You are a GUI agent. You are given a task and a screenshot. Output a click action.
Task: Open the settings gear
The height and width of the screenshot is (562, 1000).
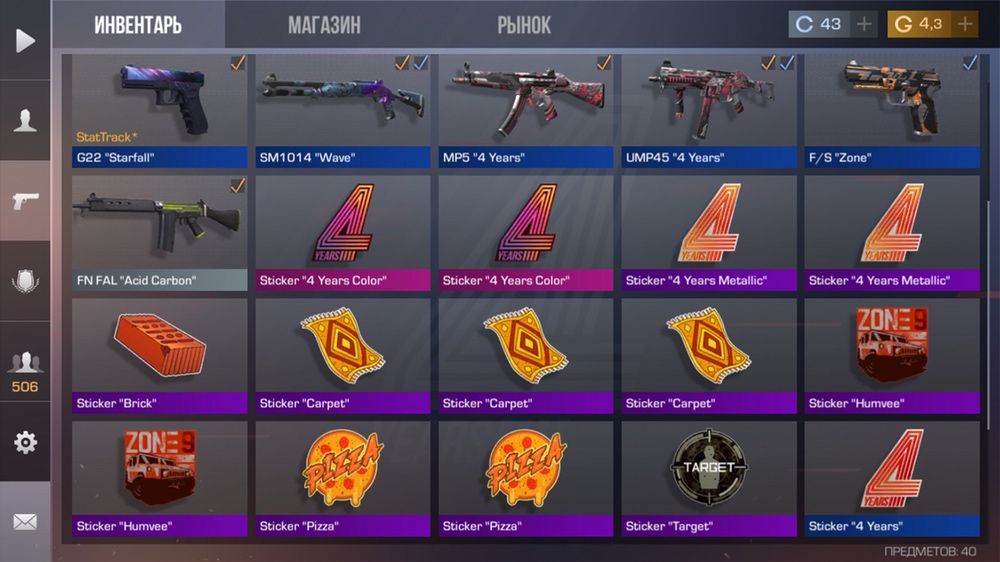(25, 442)
